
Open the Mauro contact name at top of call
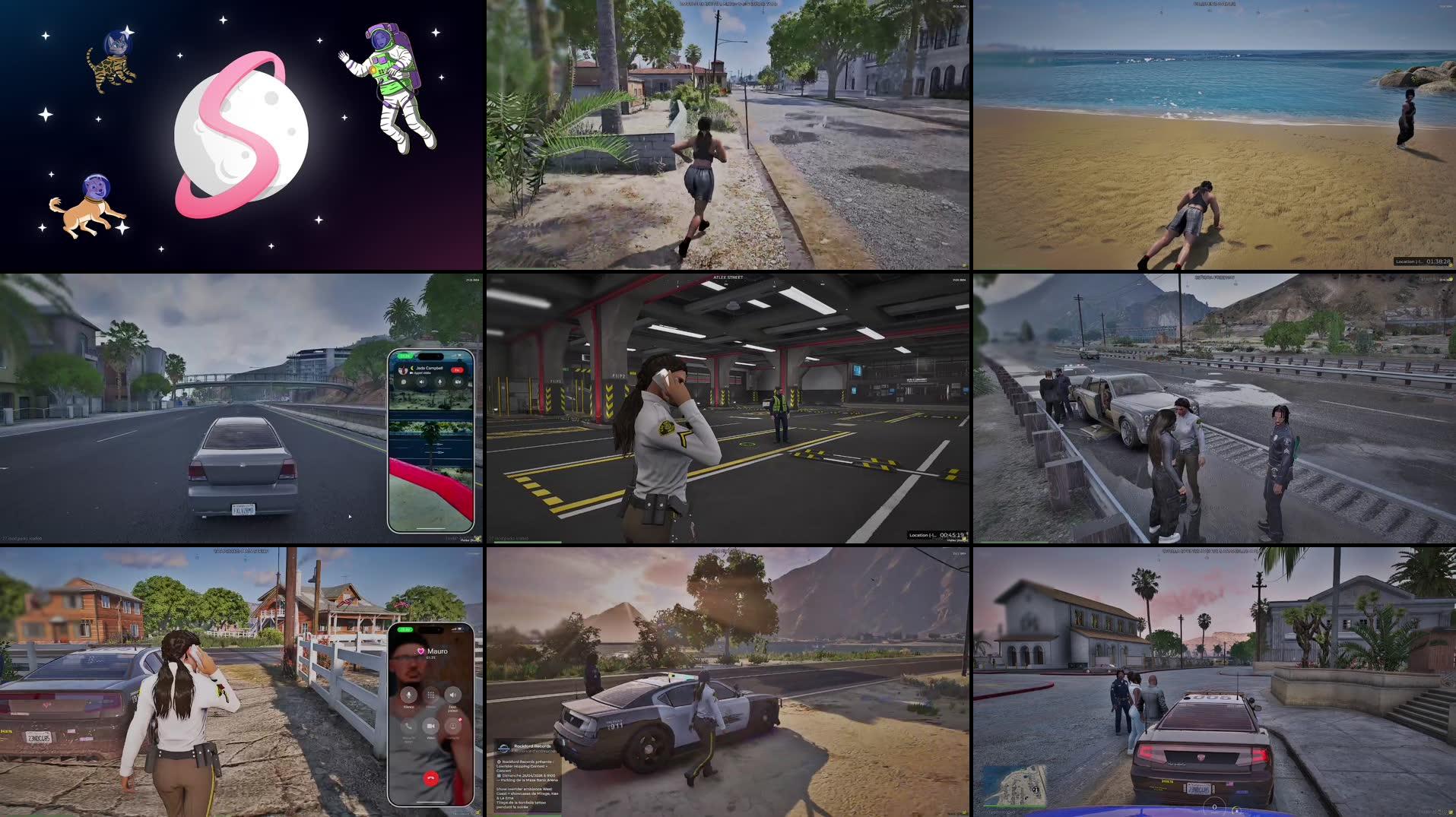(436, 651)
